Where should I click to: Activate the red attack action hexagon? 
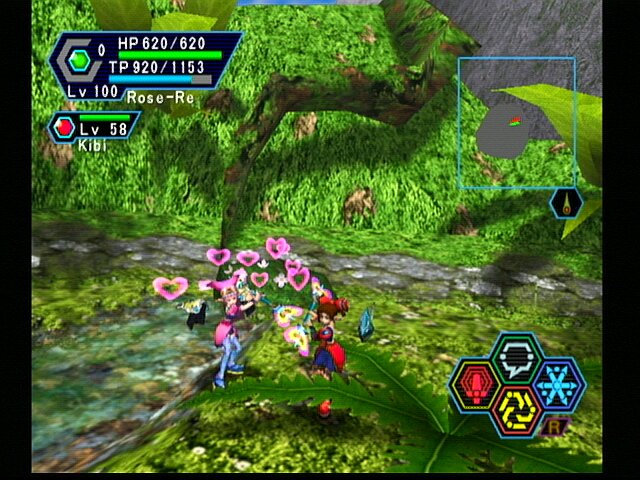pos(476,383)
